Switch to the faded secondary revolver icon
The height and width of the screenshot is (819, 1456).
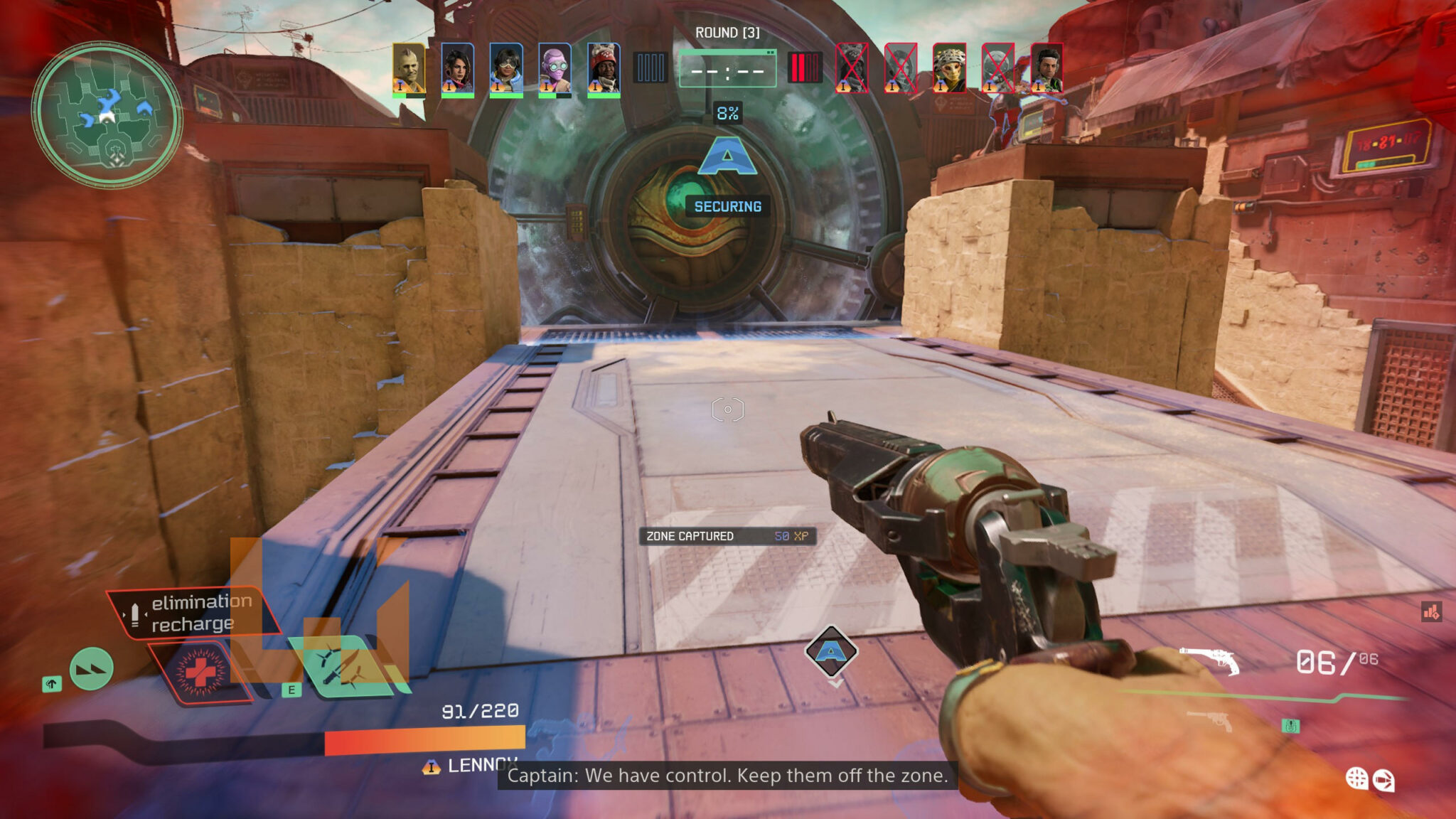pos(1210,719)
